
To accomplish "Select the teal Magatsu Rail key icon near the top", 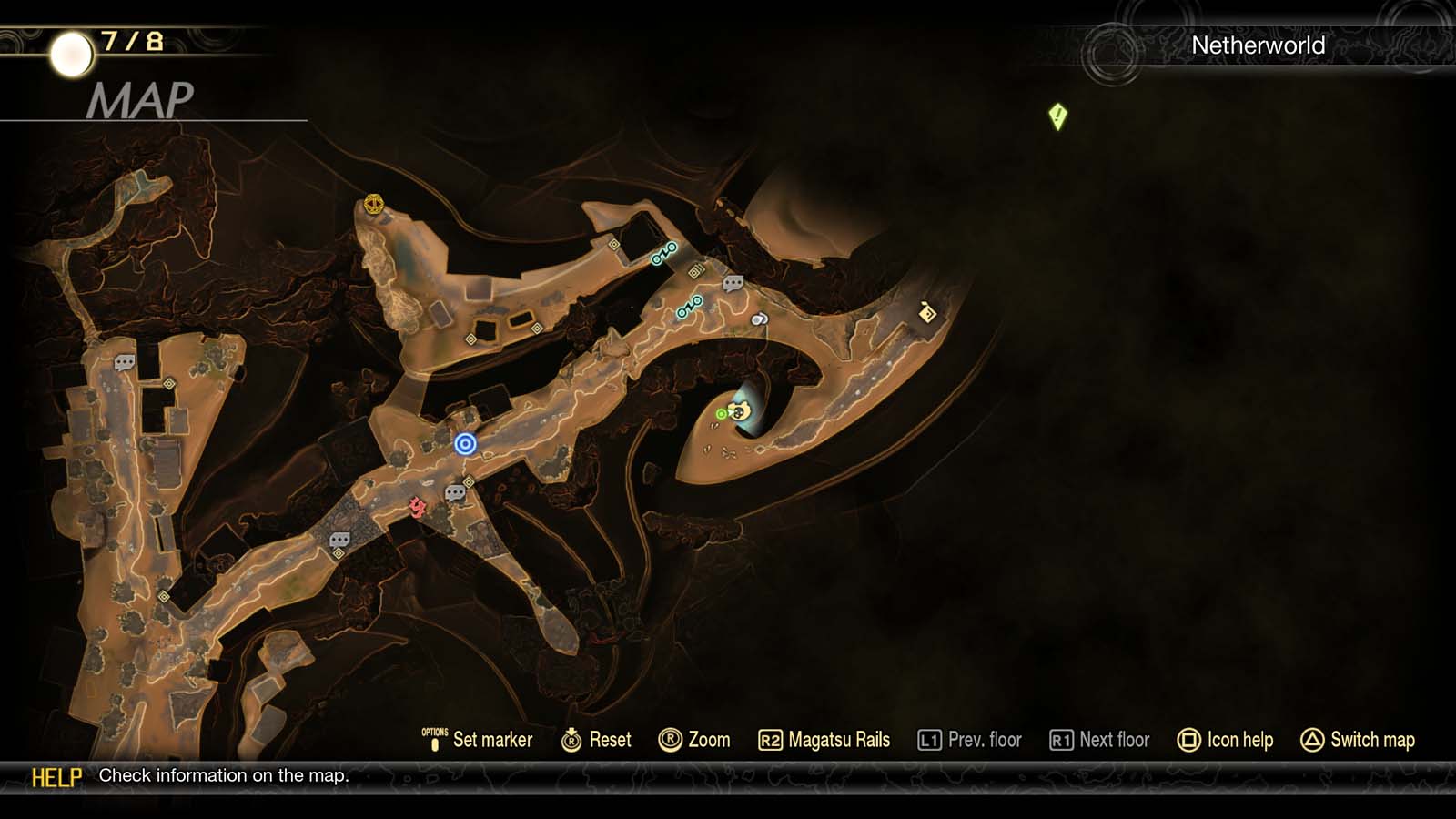I will (663, 253).
